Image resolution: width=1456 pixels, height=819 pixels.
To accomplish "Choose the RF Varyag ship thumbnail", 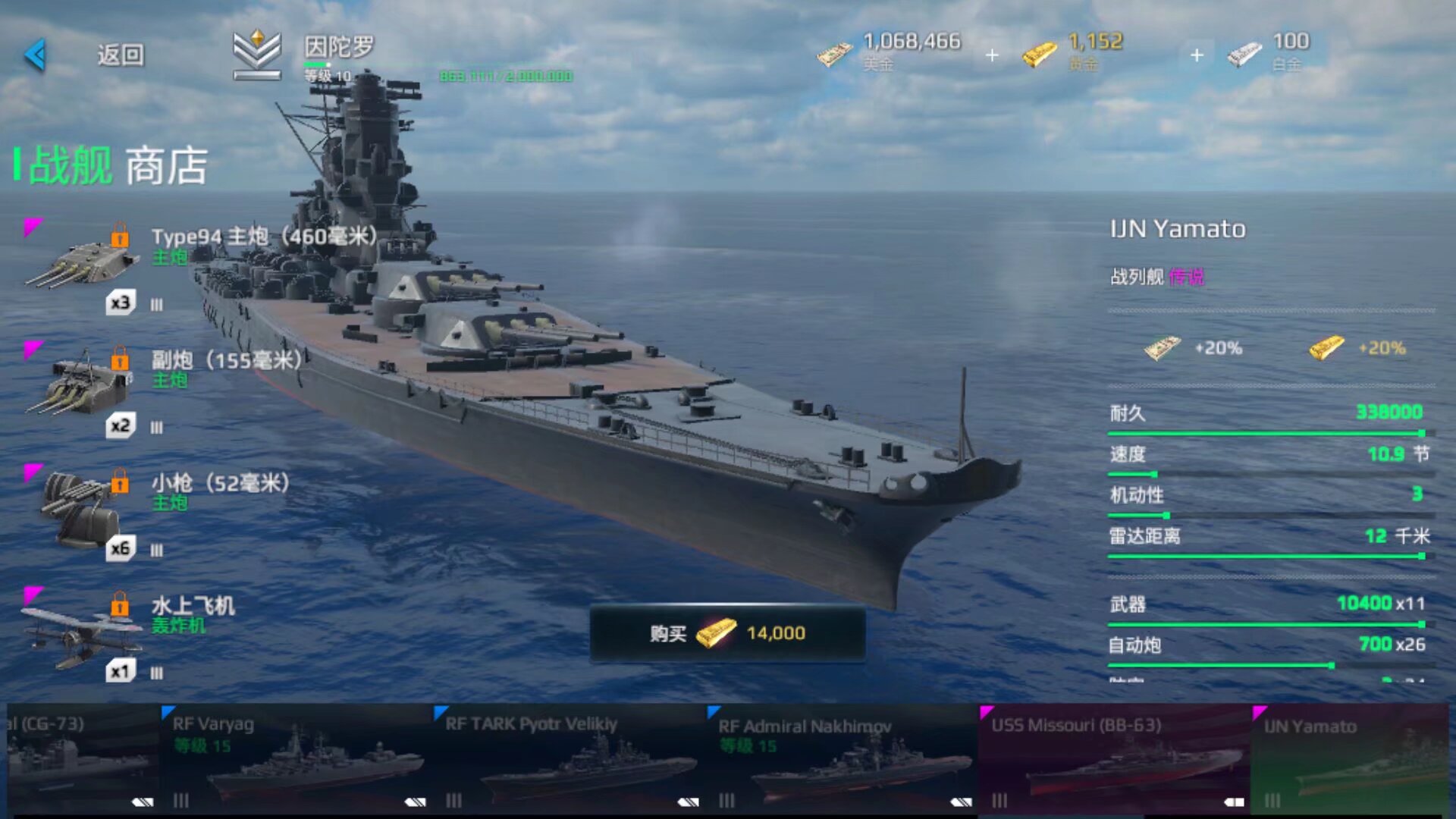I will click(x=296, y=758).
